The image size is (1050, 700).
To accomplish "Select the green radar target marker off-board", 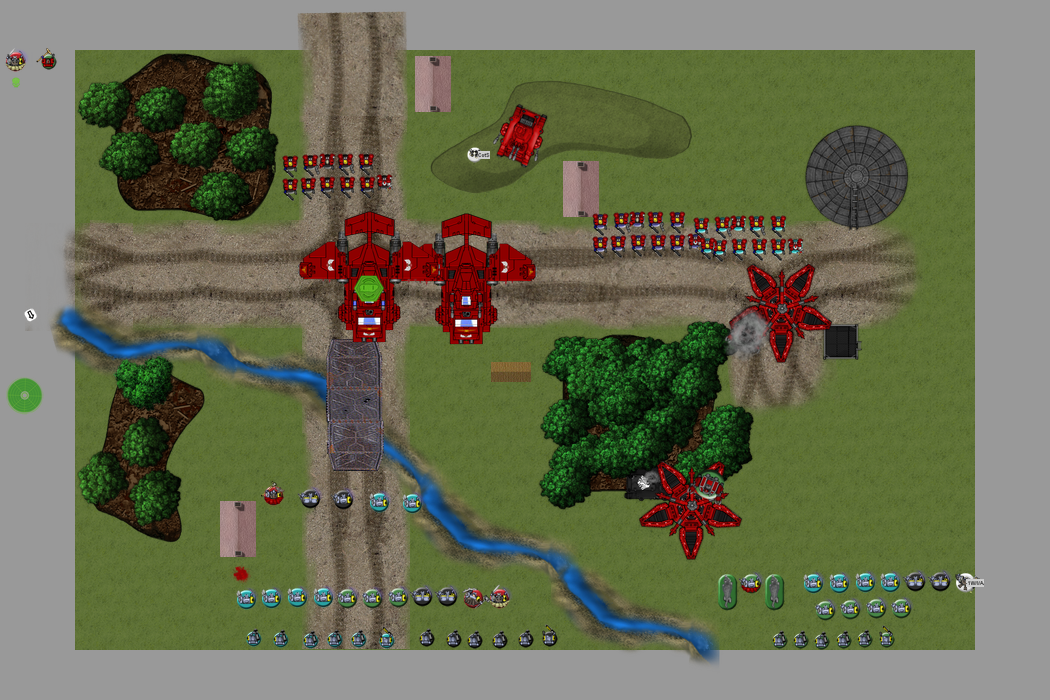I will tap(25, 395).
